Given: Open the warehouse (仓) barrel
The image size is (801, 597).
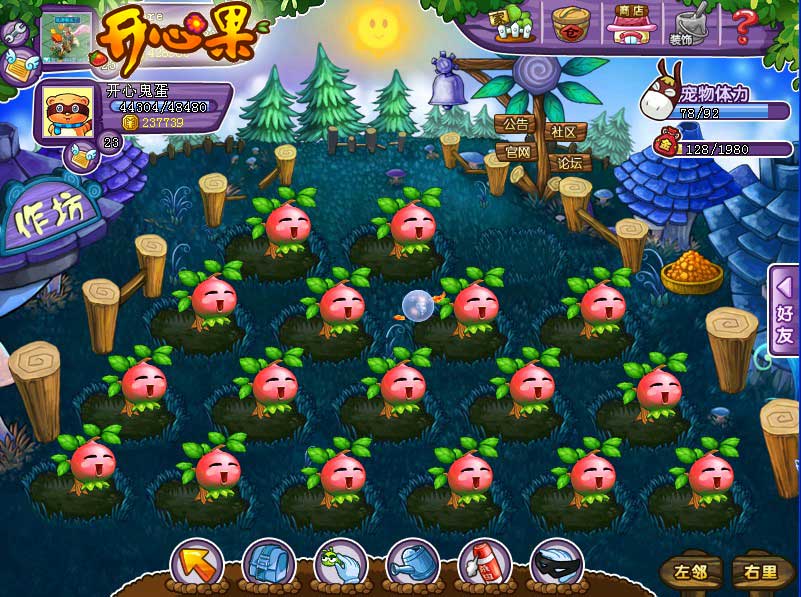Looking at the screenshot, I should [571, 24].
